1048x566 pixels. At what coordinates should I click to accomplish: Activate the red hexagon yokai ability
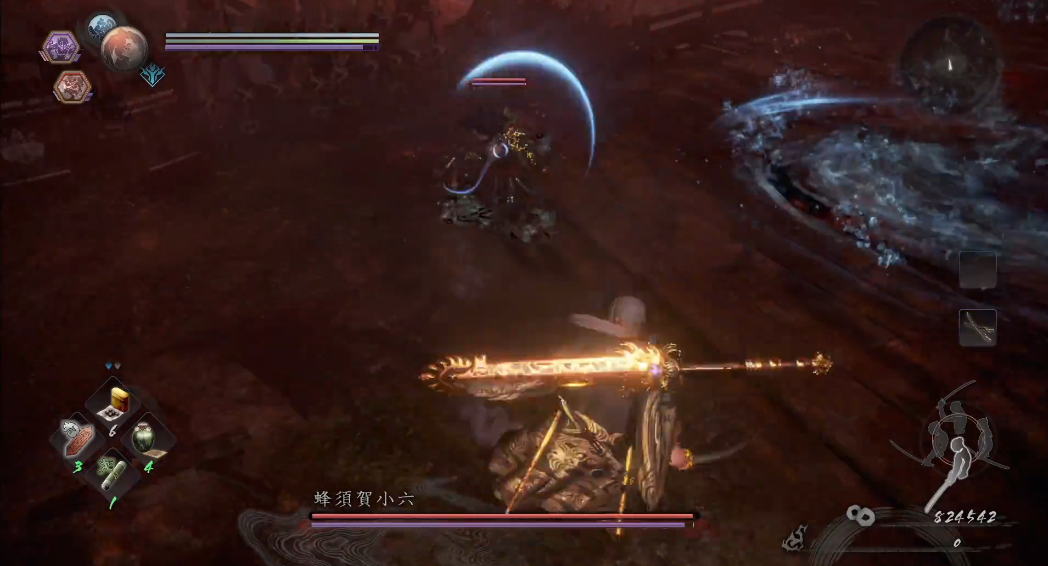pyautogui.click(x=71, y=87)
